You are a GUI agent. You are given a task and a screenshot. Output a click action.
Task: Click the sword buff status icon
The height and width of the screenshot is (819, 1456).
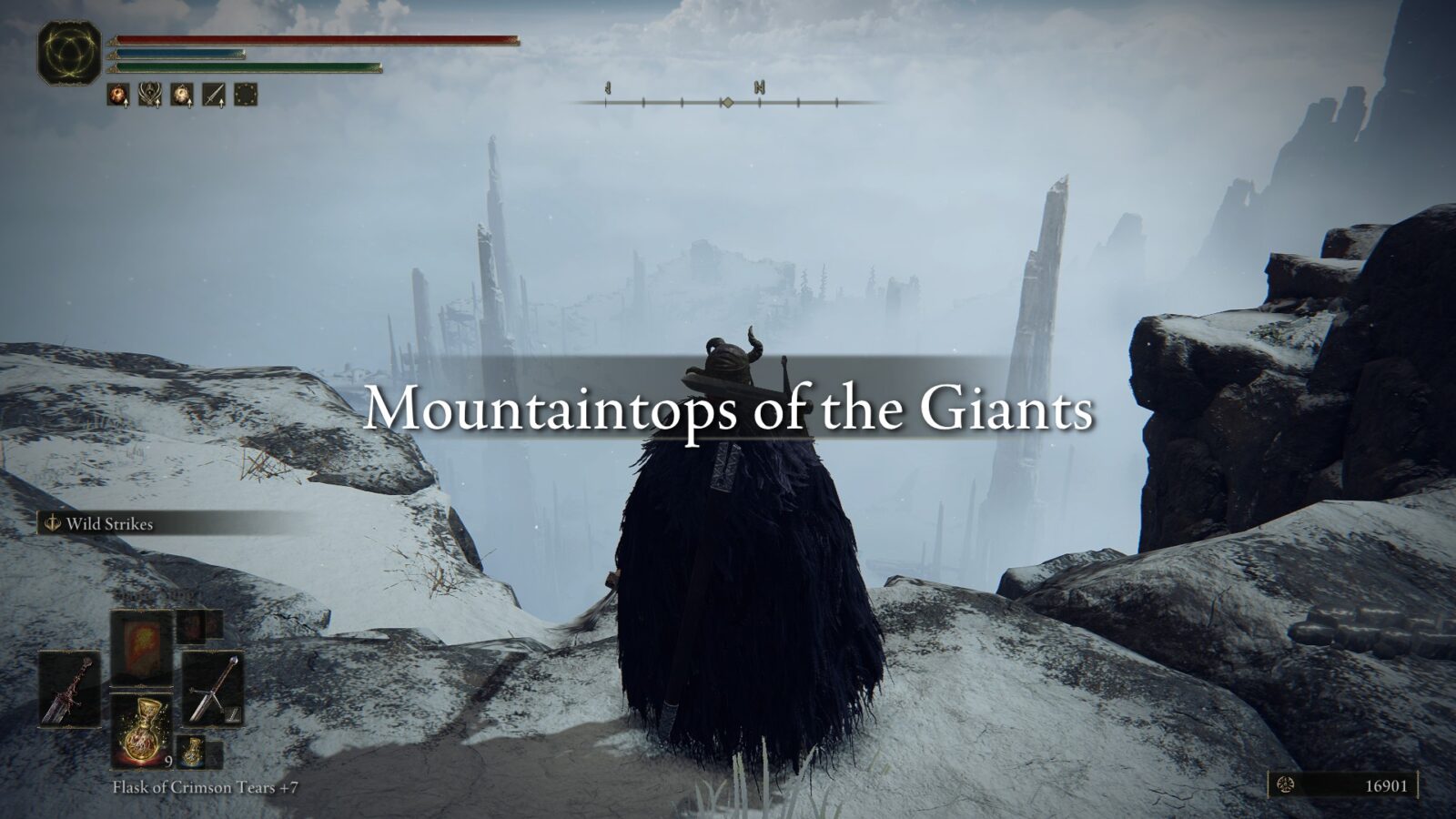tap(213, 93)
